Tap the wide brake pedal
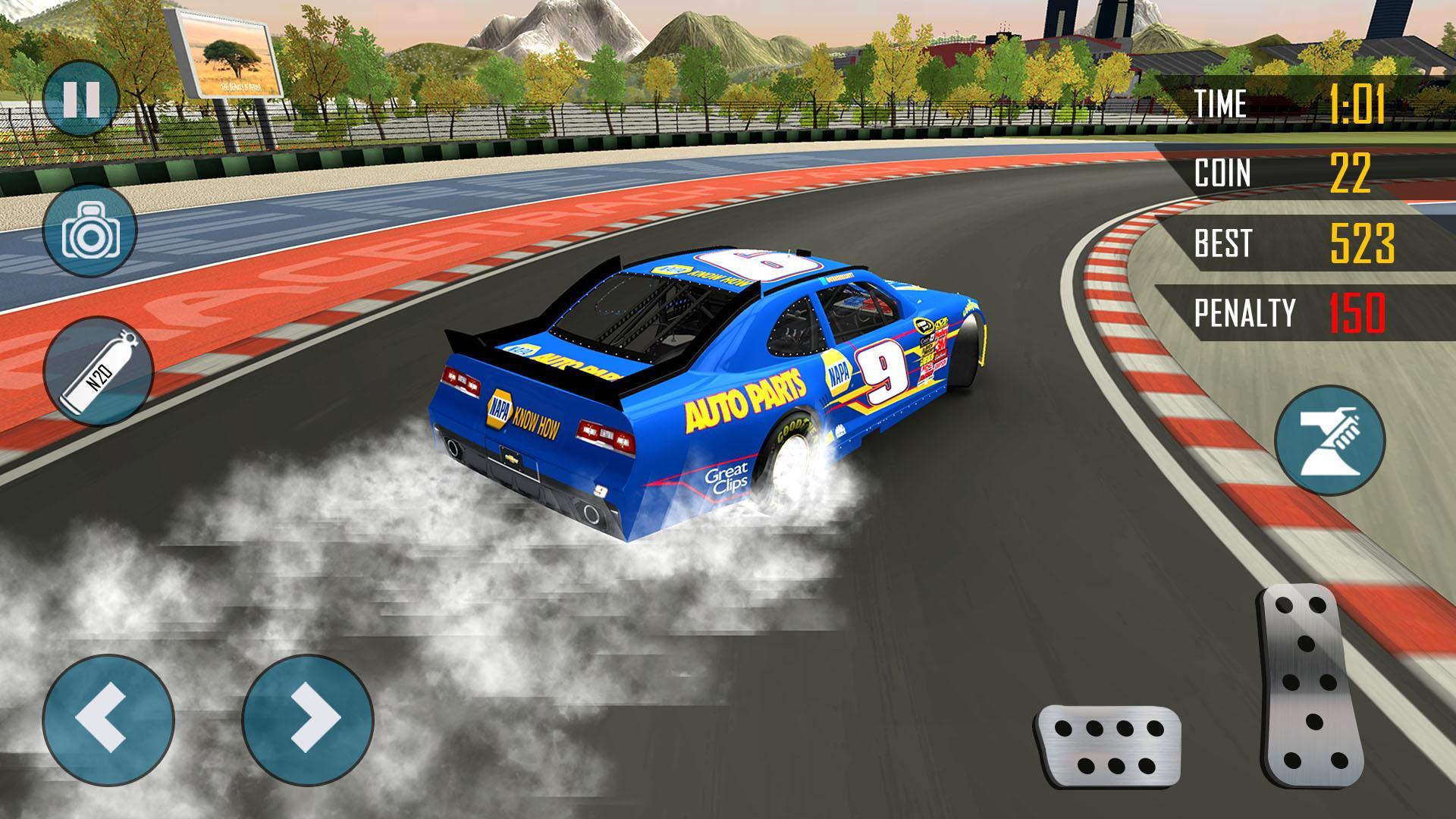Screen dimensions: 1456x819 coord(1108,745)
